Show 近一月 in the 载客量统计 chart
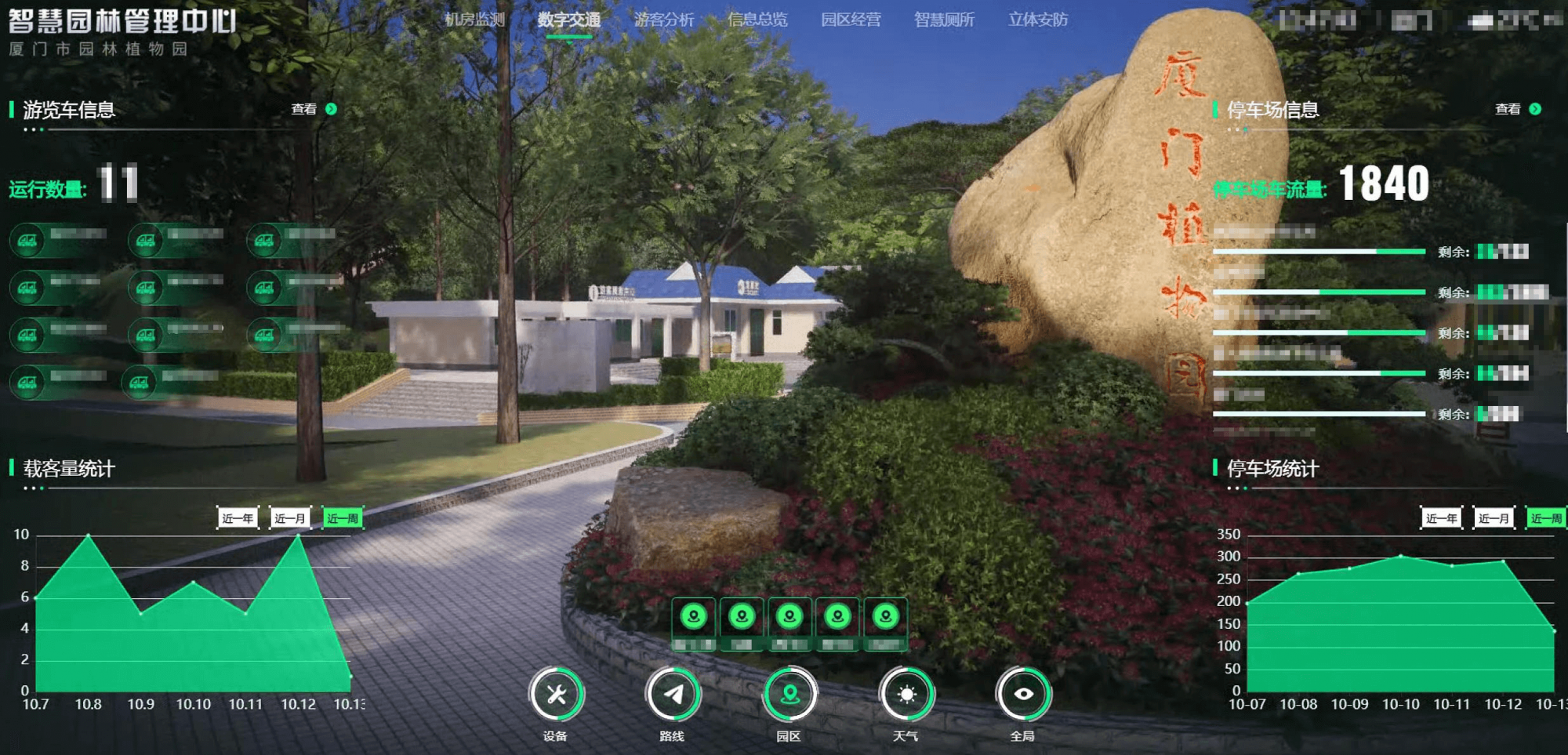Viewport: 1568px width, 755px height. [x=290, y=518]
